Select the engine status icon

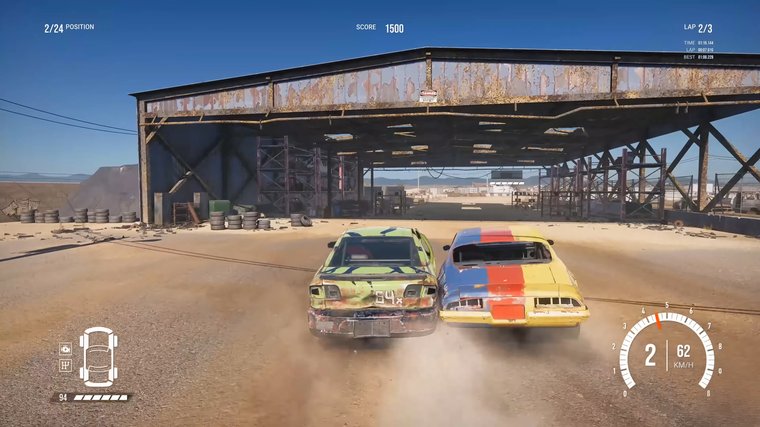click(x=66, y=349)
